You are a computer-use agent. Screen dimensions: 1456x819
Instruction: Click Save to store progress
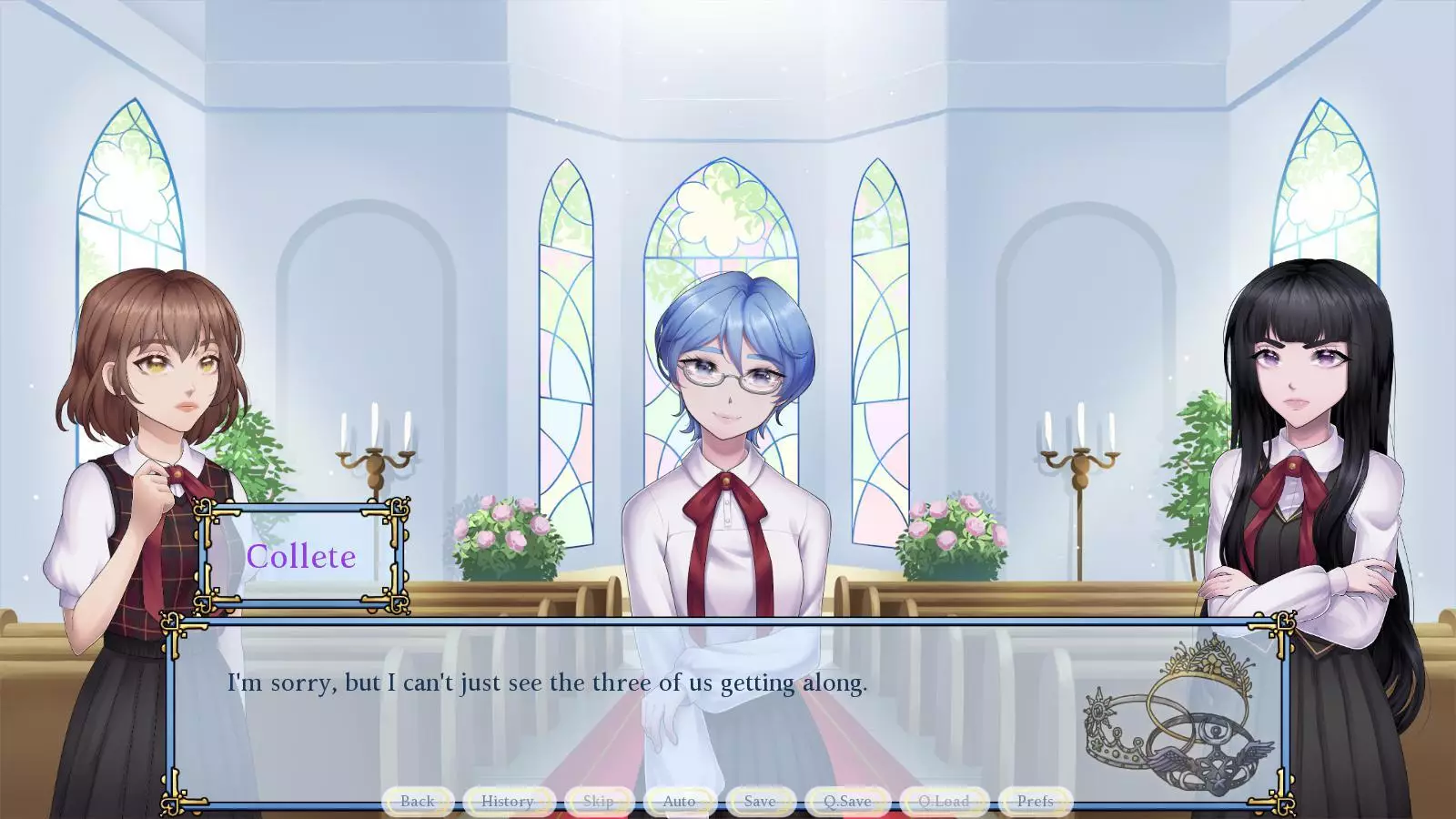pos(758,802)
